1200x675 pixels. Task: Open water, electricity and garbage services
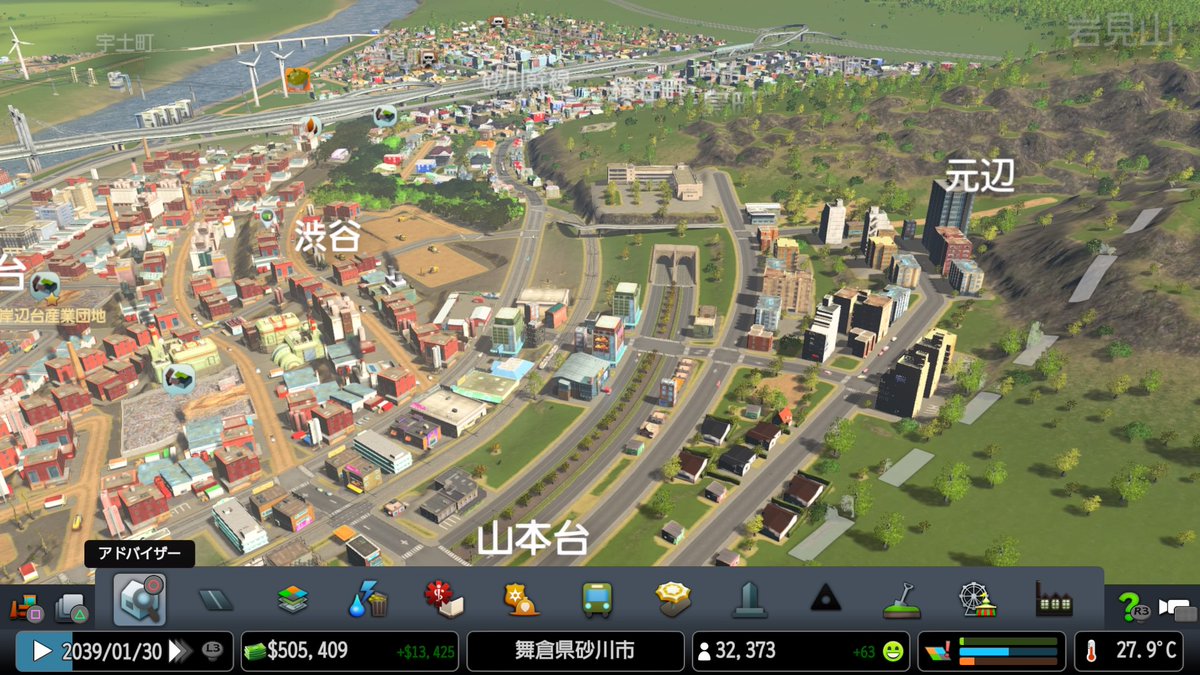[x=369, y=600]
